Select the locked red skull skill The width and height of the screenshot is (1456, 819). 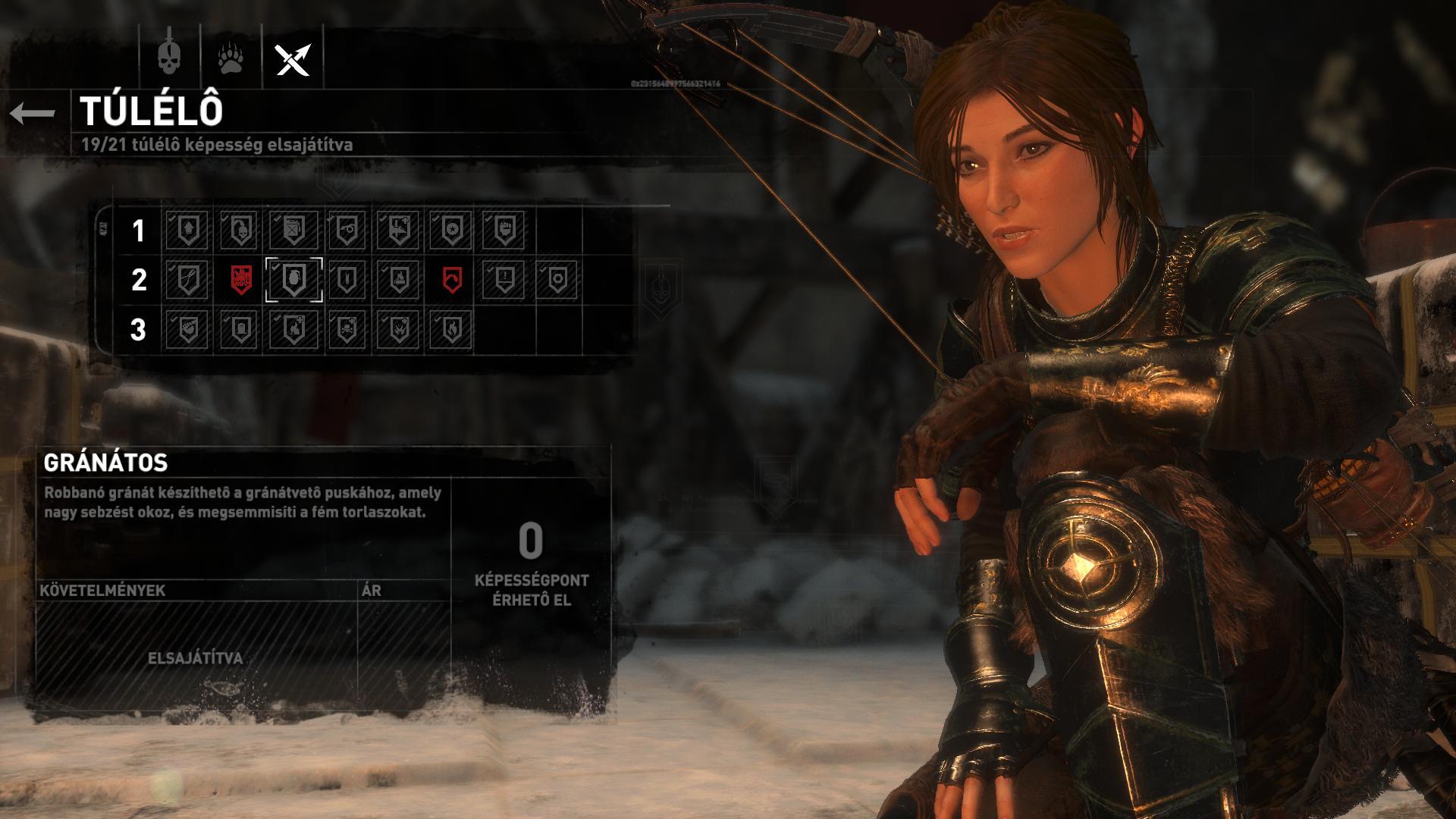coord(240,280)
